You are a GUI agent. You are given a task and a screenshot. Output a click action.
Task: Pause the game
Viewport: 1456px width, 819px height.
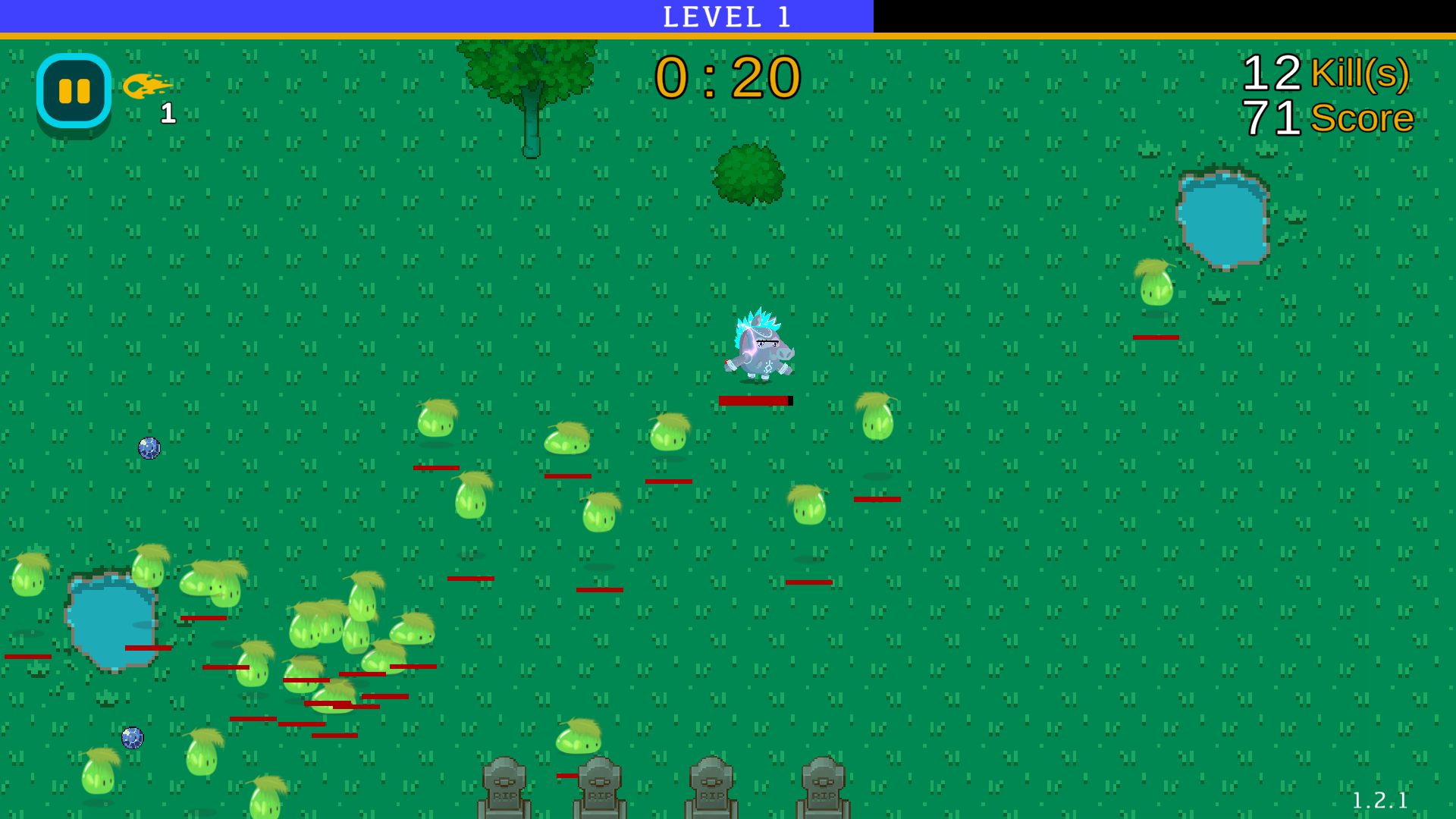[x=72, y=89]
